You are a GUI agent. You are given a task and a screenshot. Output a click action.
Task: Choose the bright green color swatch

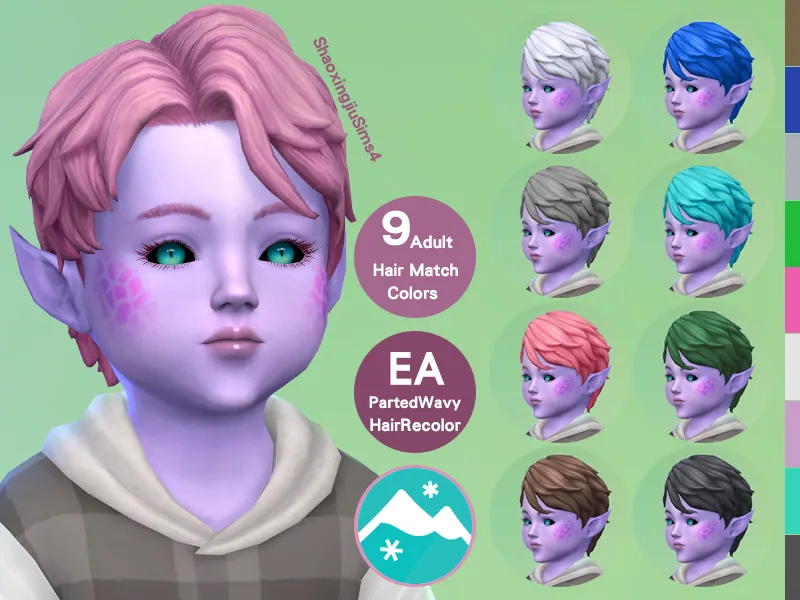792,233
